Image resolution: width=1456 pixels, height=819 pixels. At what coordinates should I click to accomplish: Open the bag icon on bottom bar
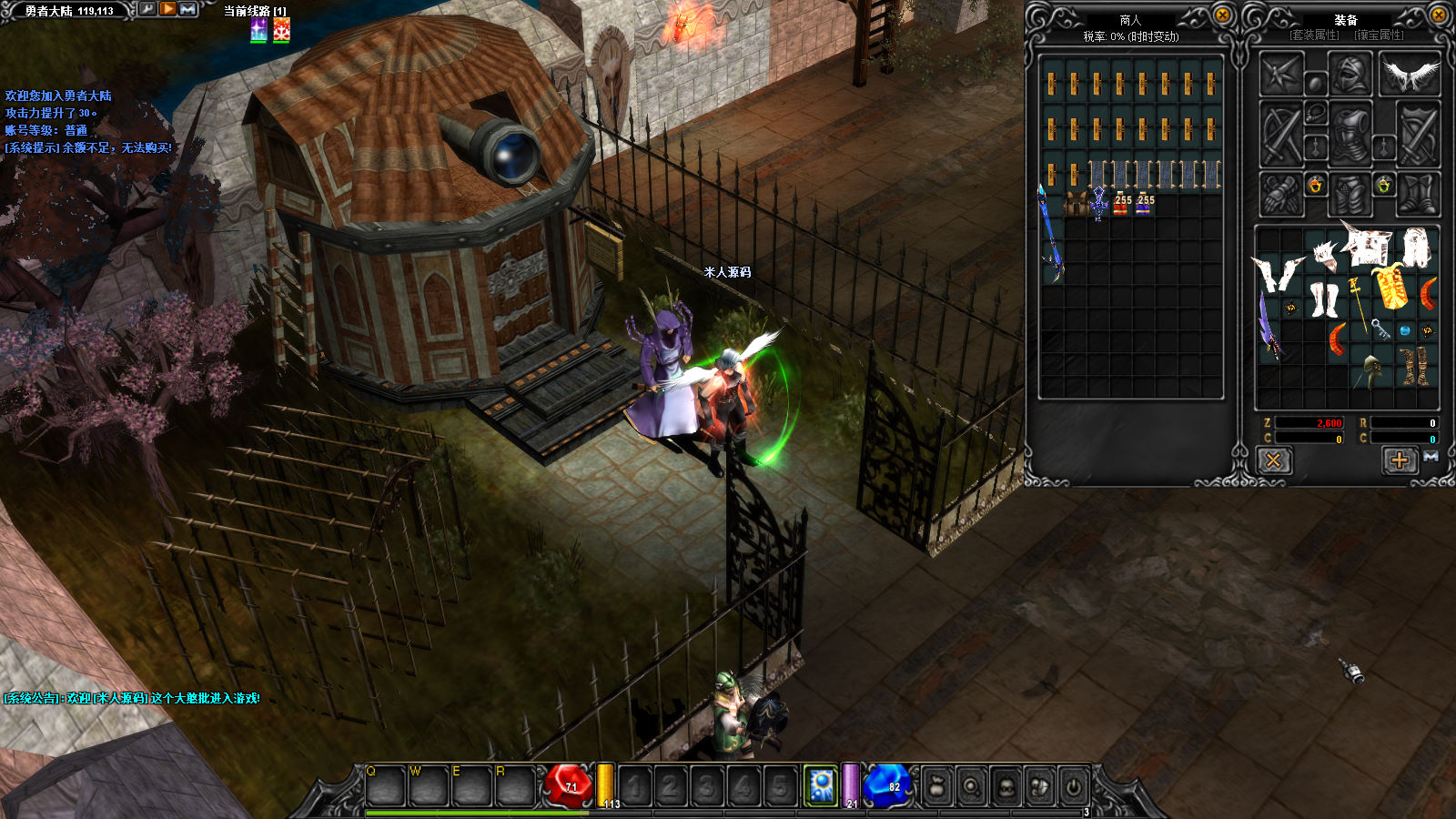[x=937, y=786]
